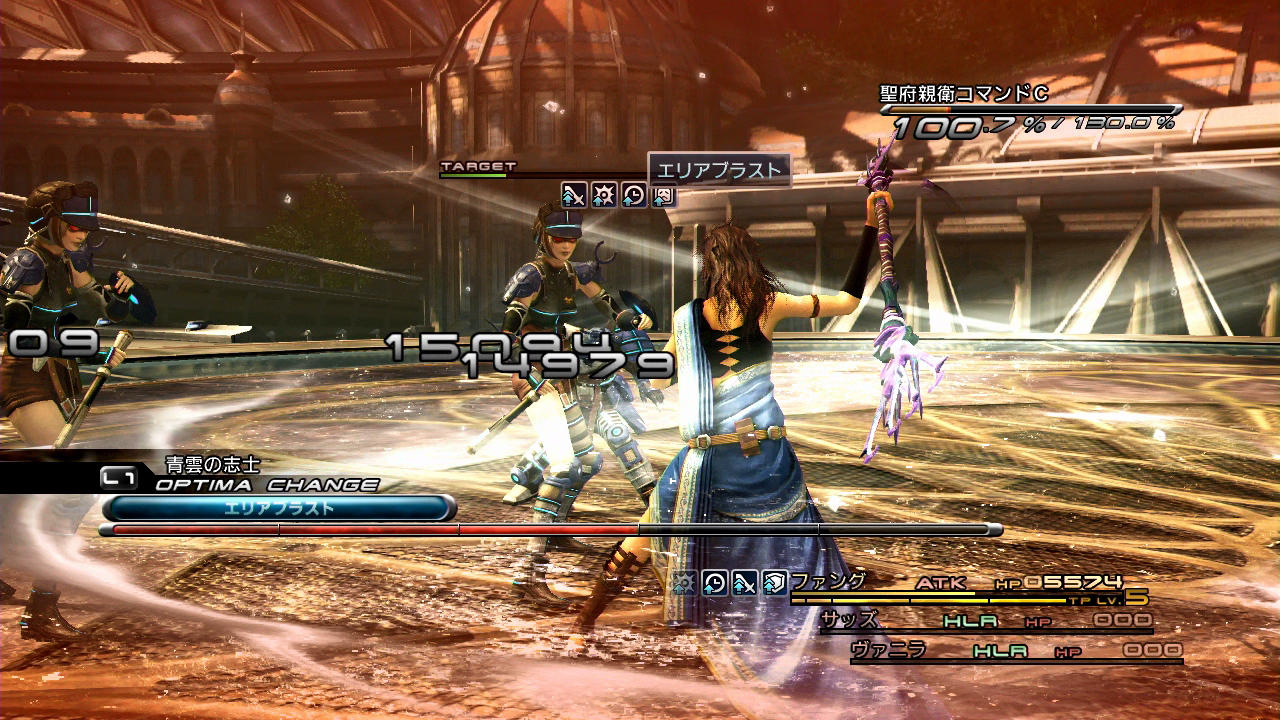Select the queued エリアブラスト command
The image size is (1280, 720).
[x=279, y=508]
